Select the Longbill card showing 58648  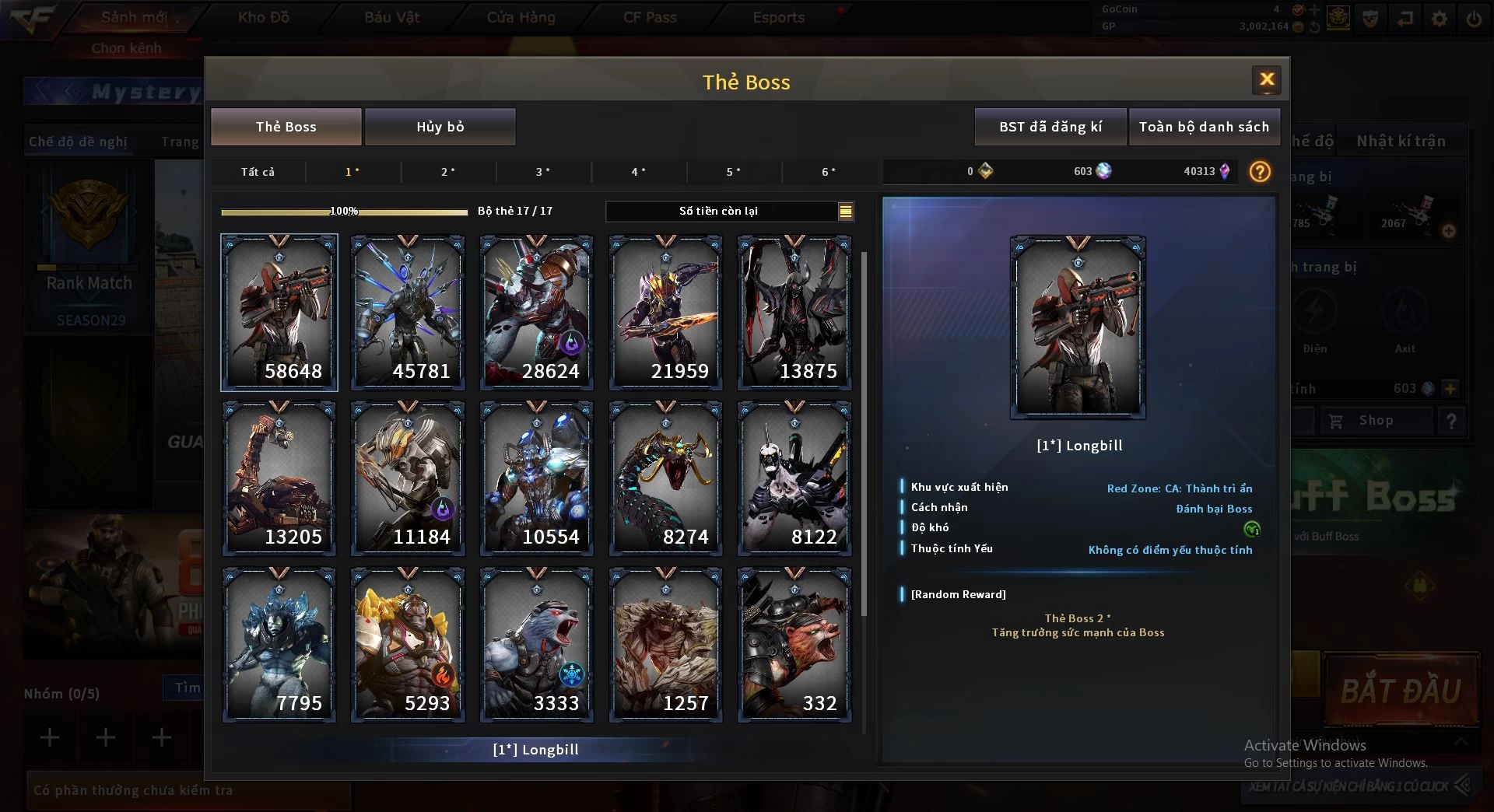coord(279,312)
